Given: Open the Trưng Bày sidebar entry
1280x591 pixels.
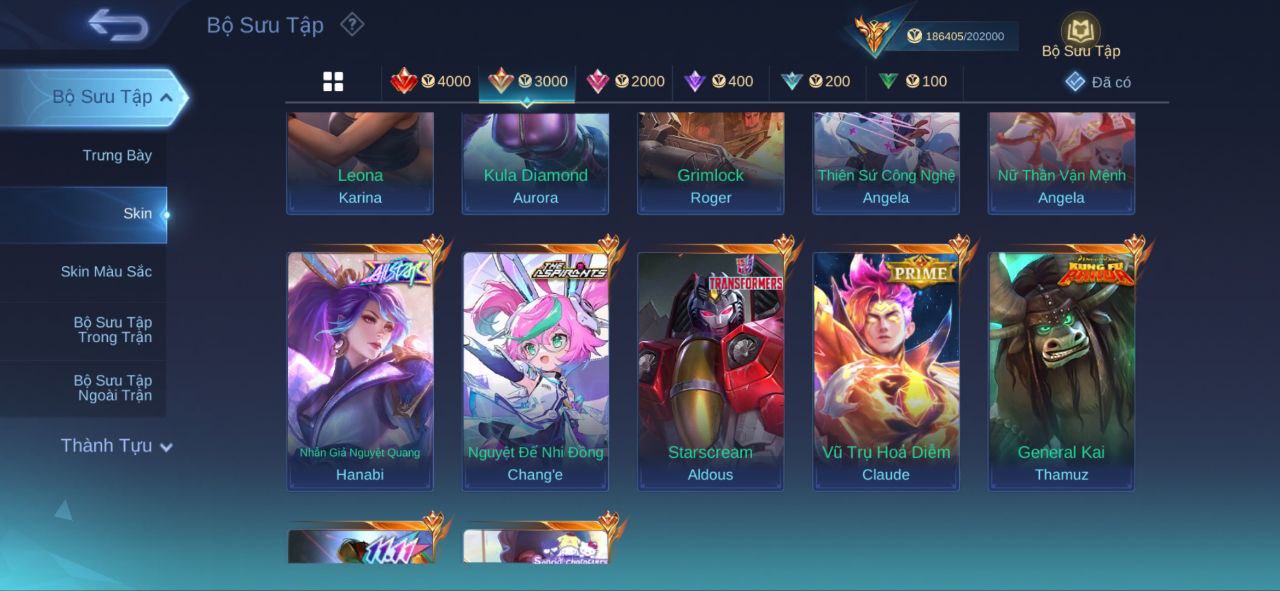Looking at the screenshot, I should [x=117, y=156].
